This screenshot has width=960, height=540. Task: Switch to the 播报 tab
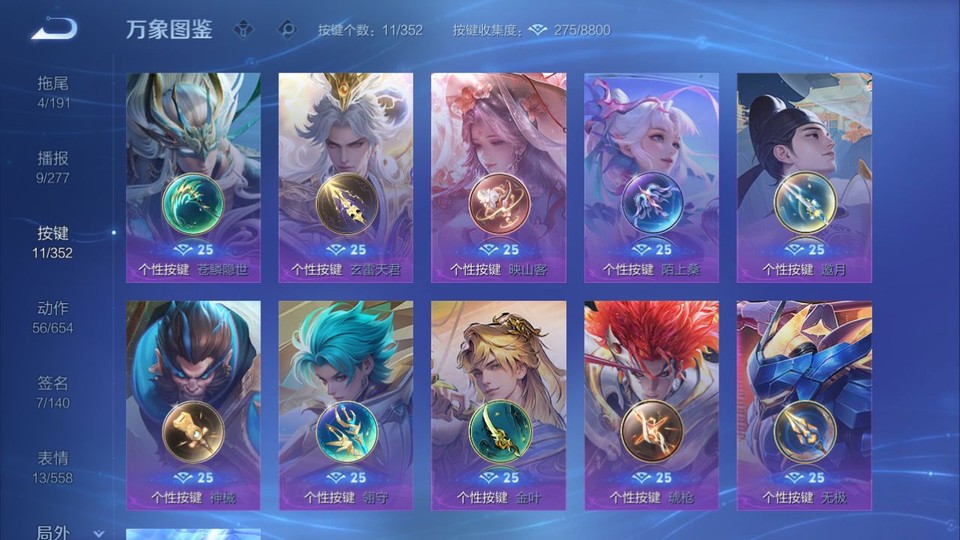54,167
